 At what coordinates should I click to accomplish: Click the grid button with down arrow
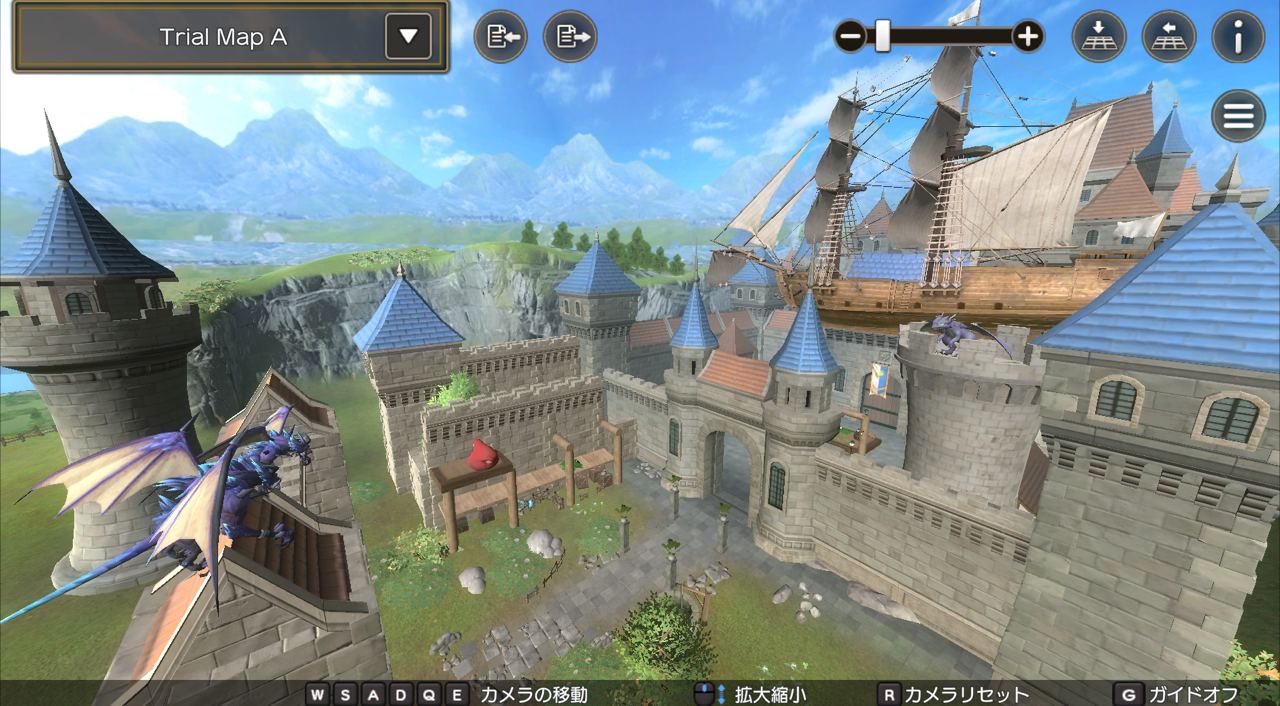click(x=1099, y=37)
